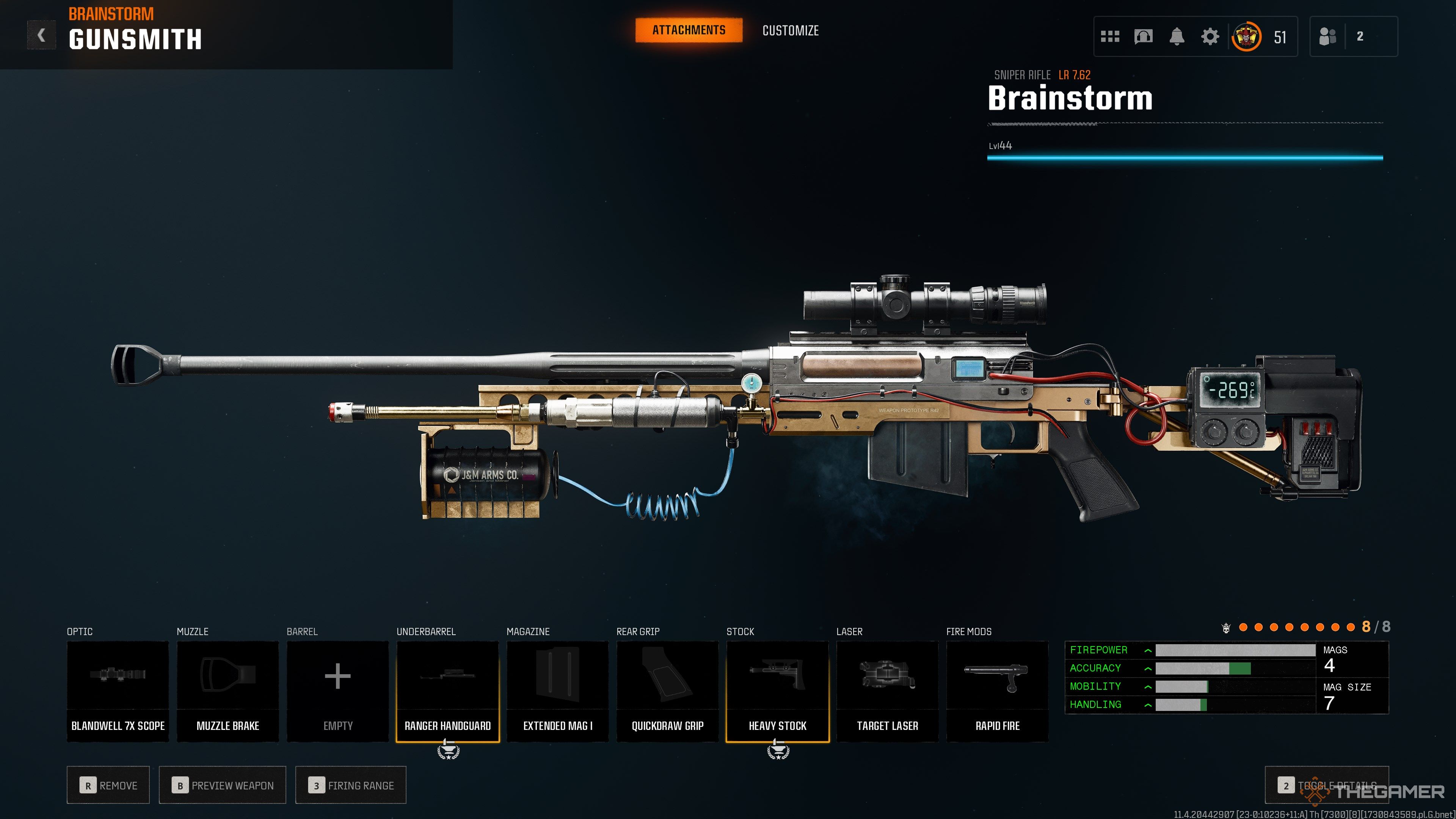Enter the Firing Range
This screenshot has height=819, width=1456.
(350, 785)
